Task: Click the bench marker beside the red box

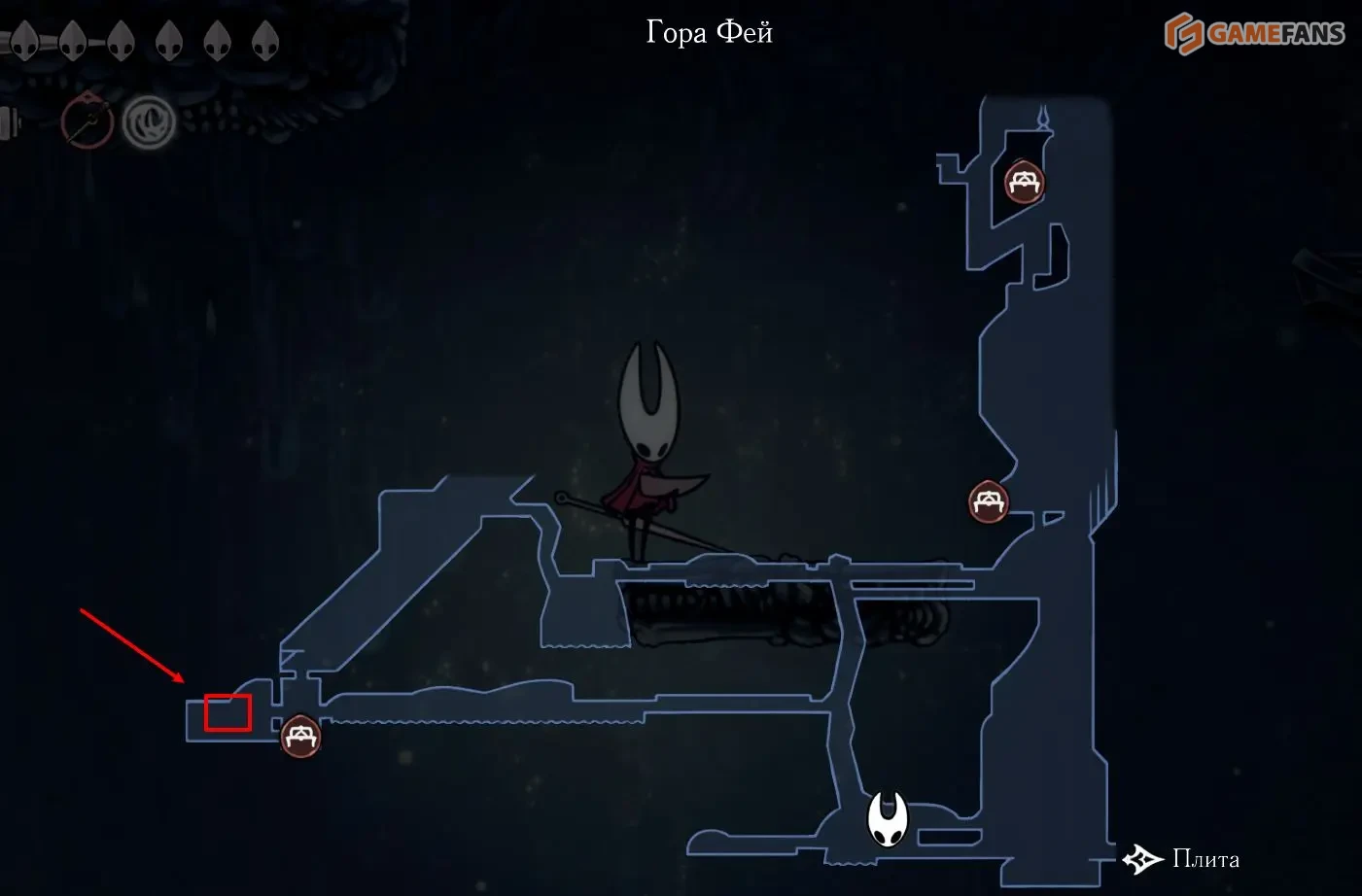Action: [x=300, y=737]
